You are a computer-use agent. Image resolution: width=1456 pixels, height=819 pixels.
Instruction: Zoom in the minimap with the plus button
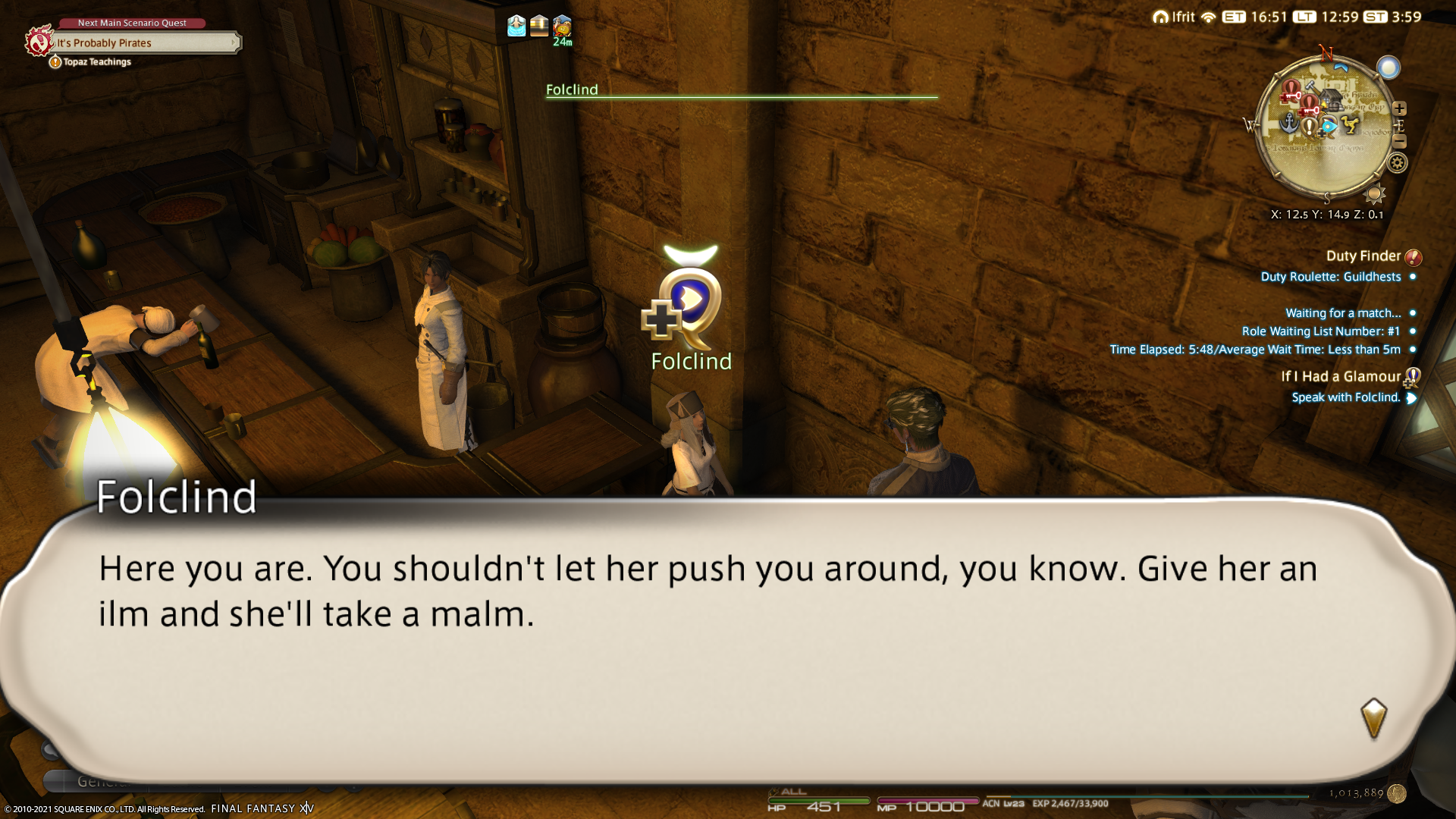1400,108
